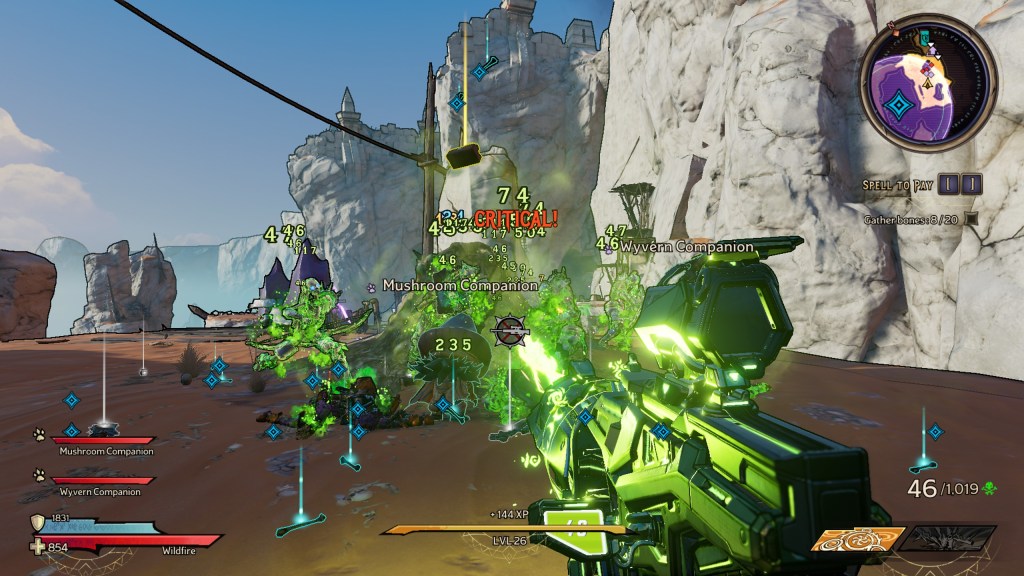Viewport: 1024px width, 576px height.
Task: Open the circular minimap
Action: click(928, 82)
